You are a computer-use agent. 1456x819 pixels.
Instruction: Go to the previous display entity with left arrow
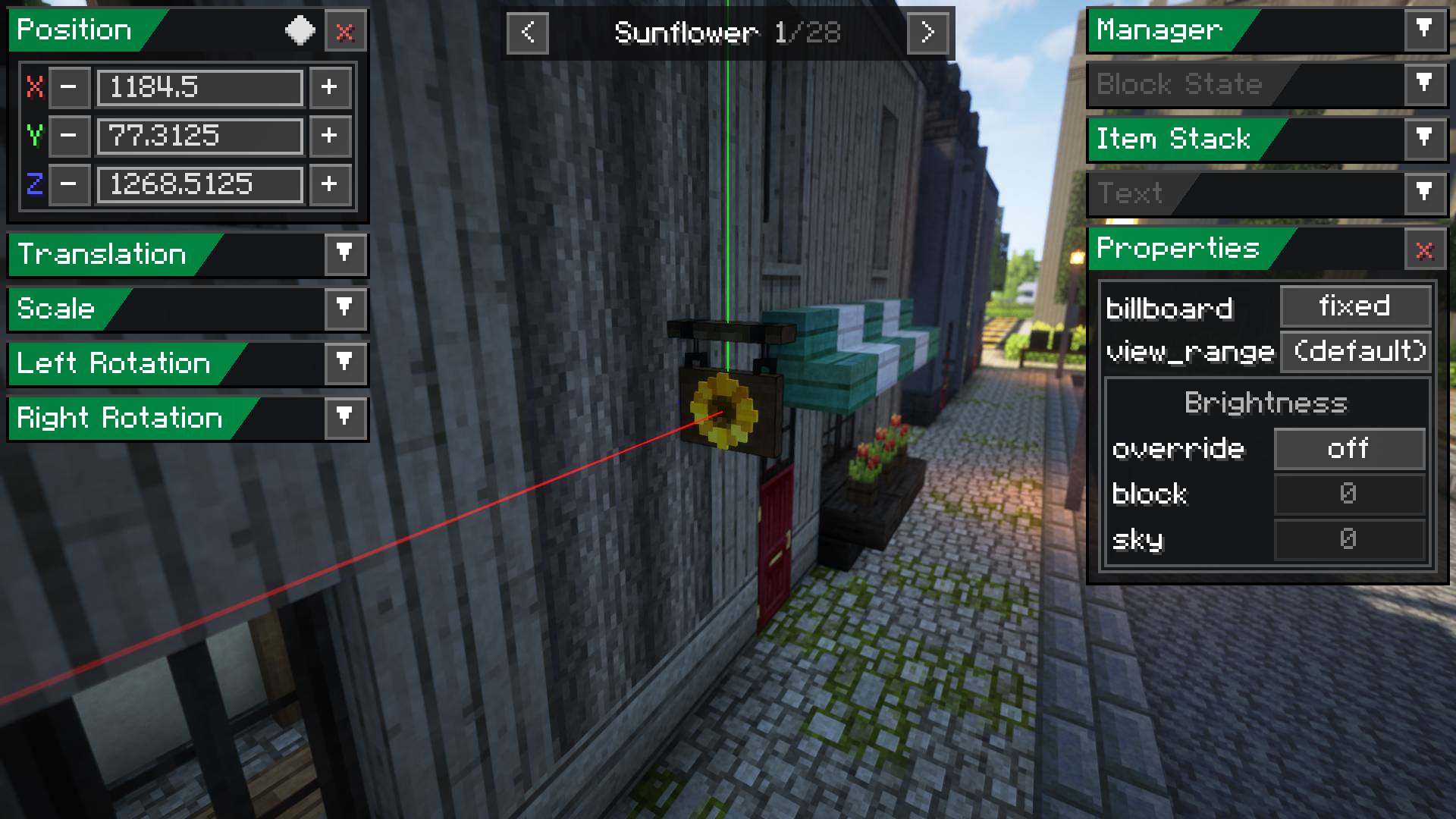pyautogui.click(x=527, y=33)
